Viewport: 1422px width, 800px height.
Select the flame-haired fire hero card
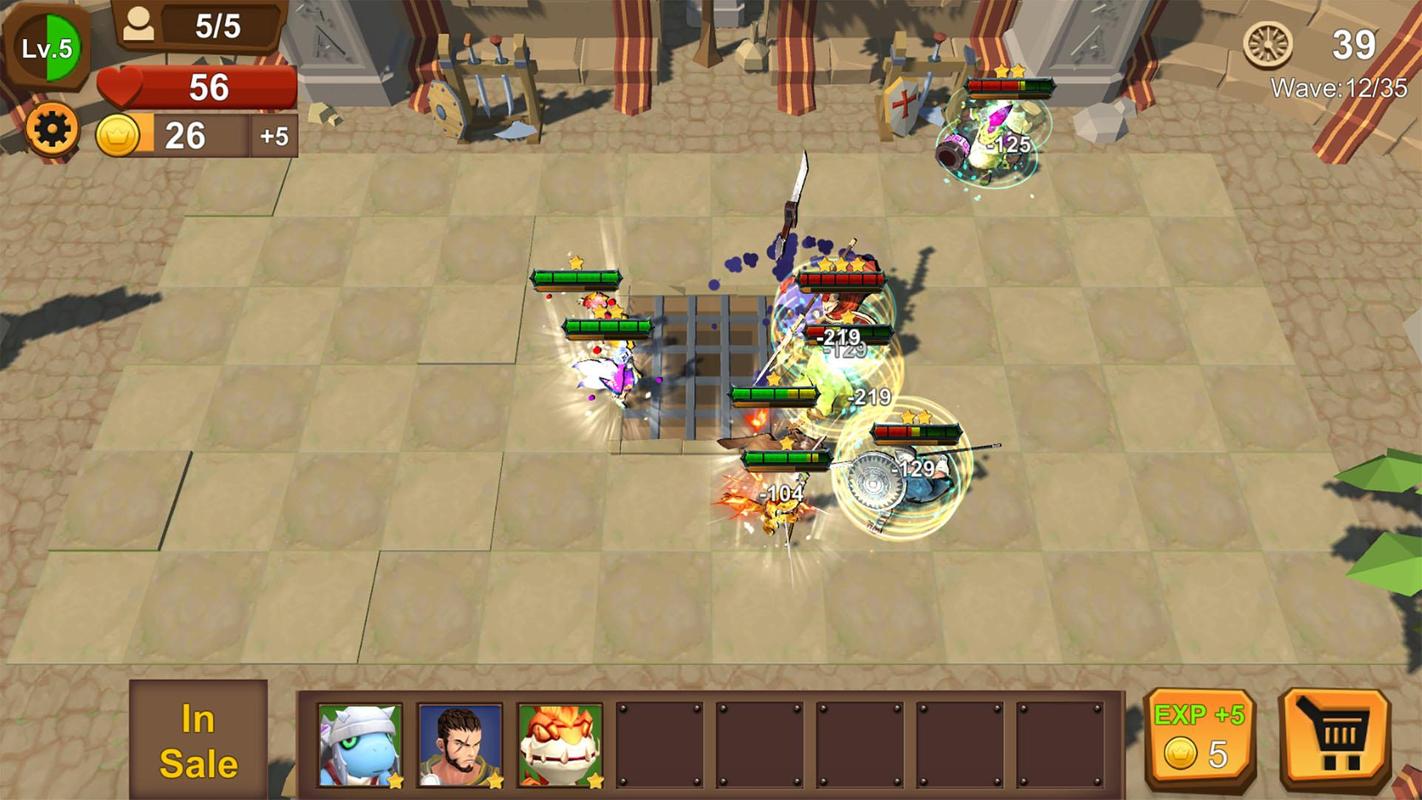point(560,745)
